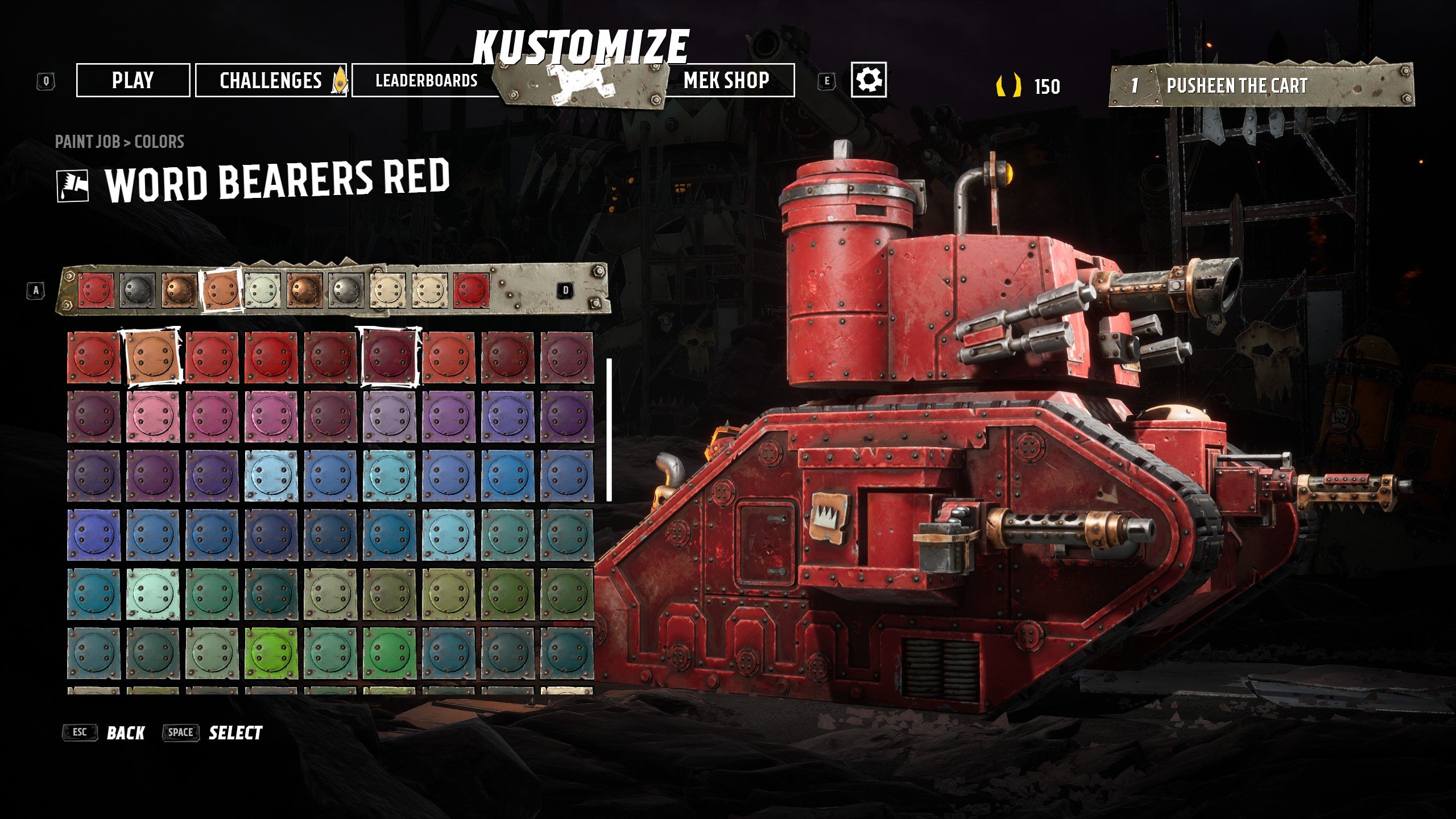Pick the white-framed dark crimson swatch in the grid
The height and width of the screenshot is (819, 1456).
[x=390, y=357]
